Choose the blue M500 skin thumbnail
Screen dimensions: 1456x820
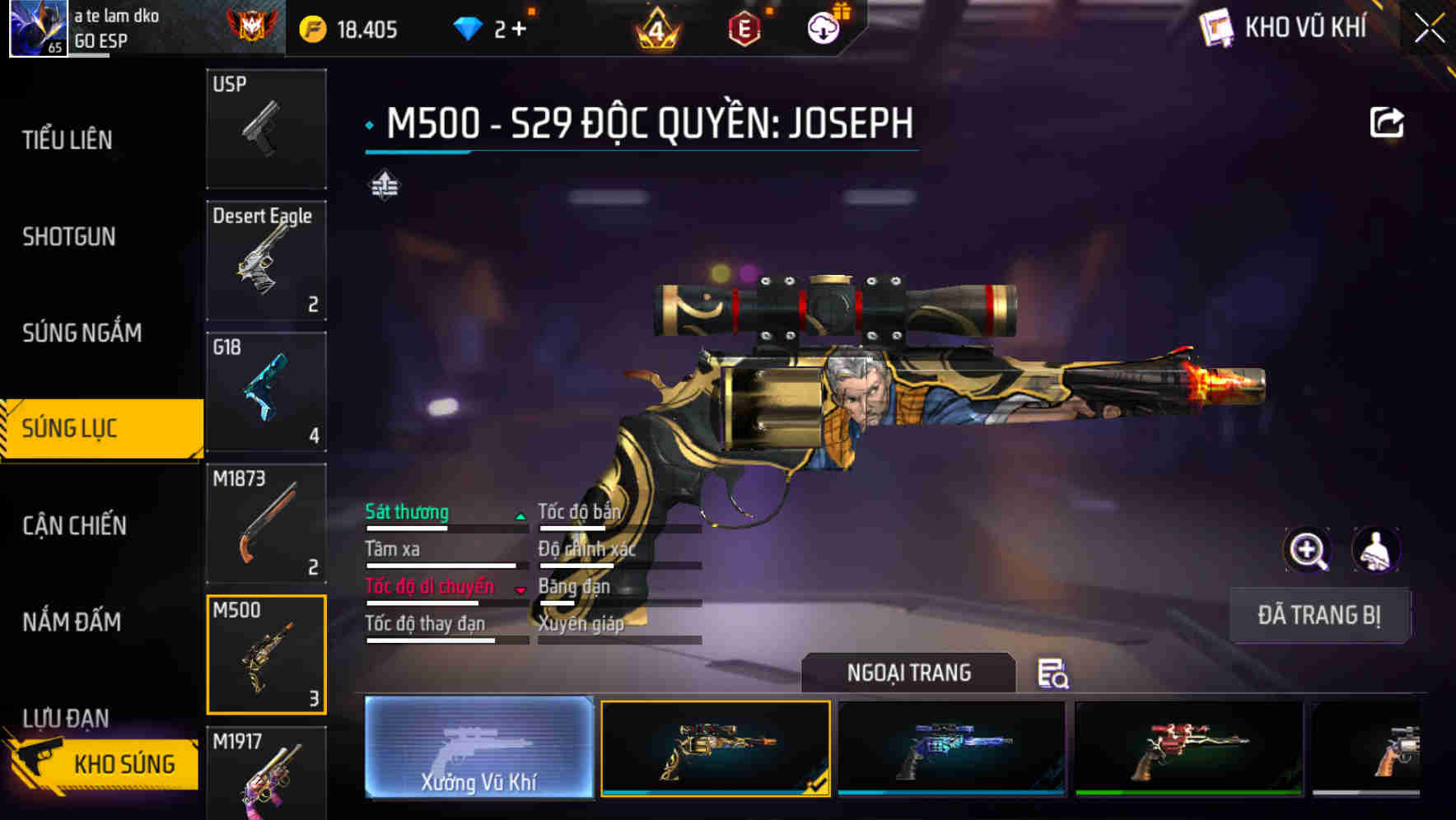[x=951, y=748]
